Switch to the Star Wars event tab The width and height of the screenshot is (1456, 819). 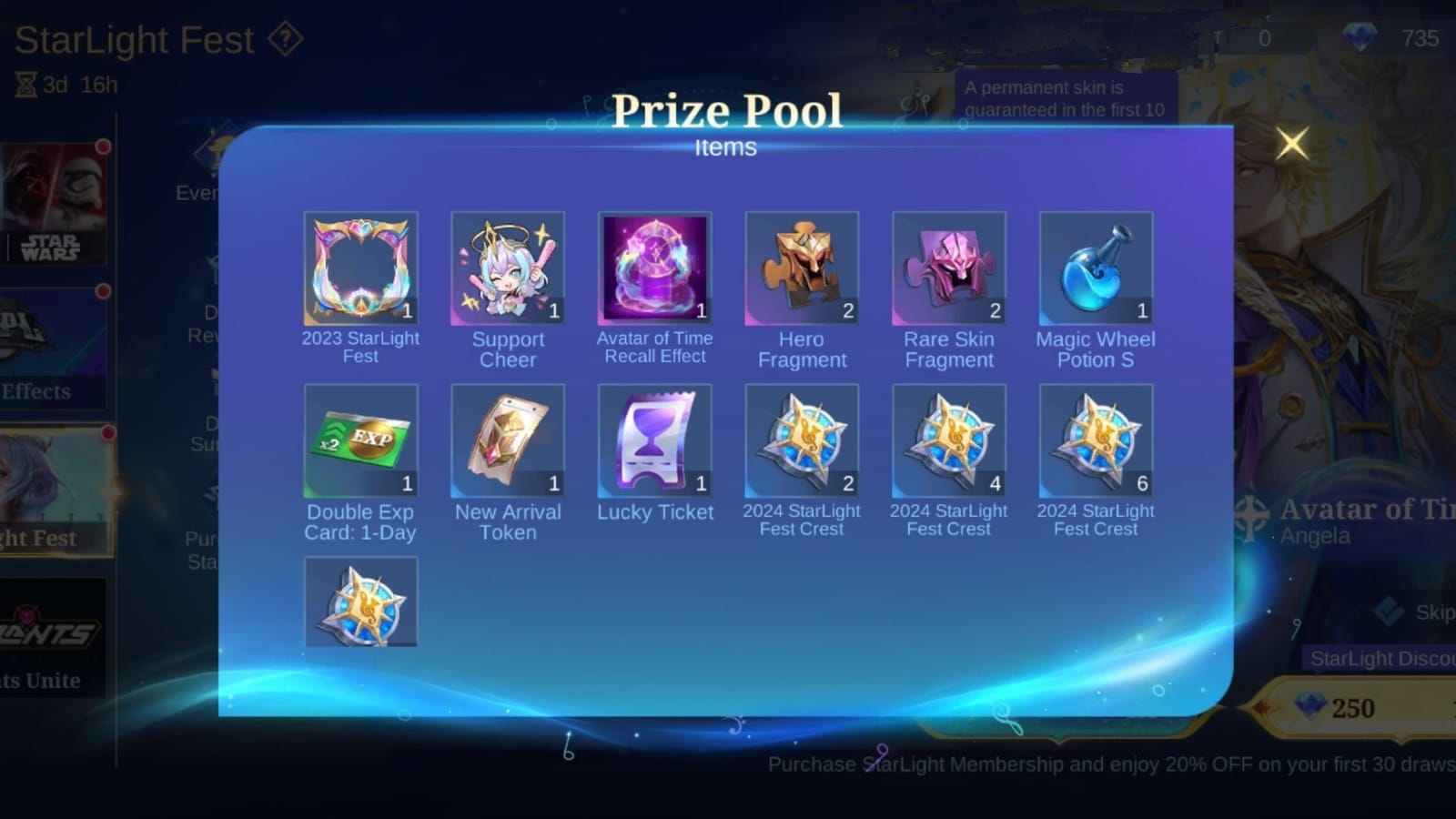pos(56,200)
